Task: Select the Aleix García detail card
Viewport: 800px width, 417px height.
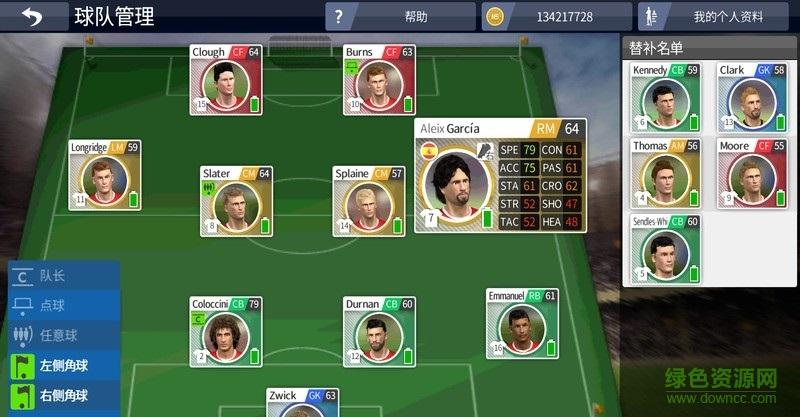Action: [499, 176]
